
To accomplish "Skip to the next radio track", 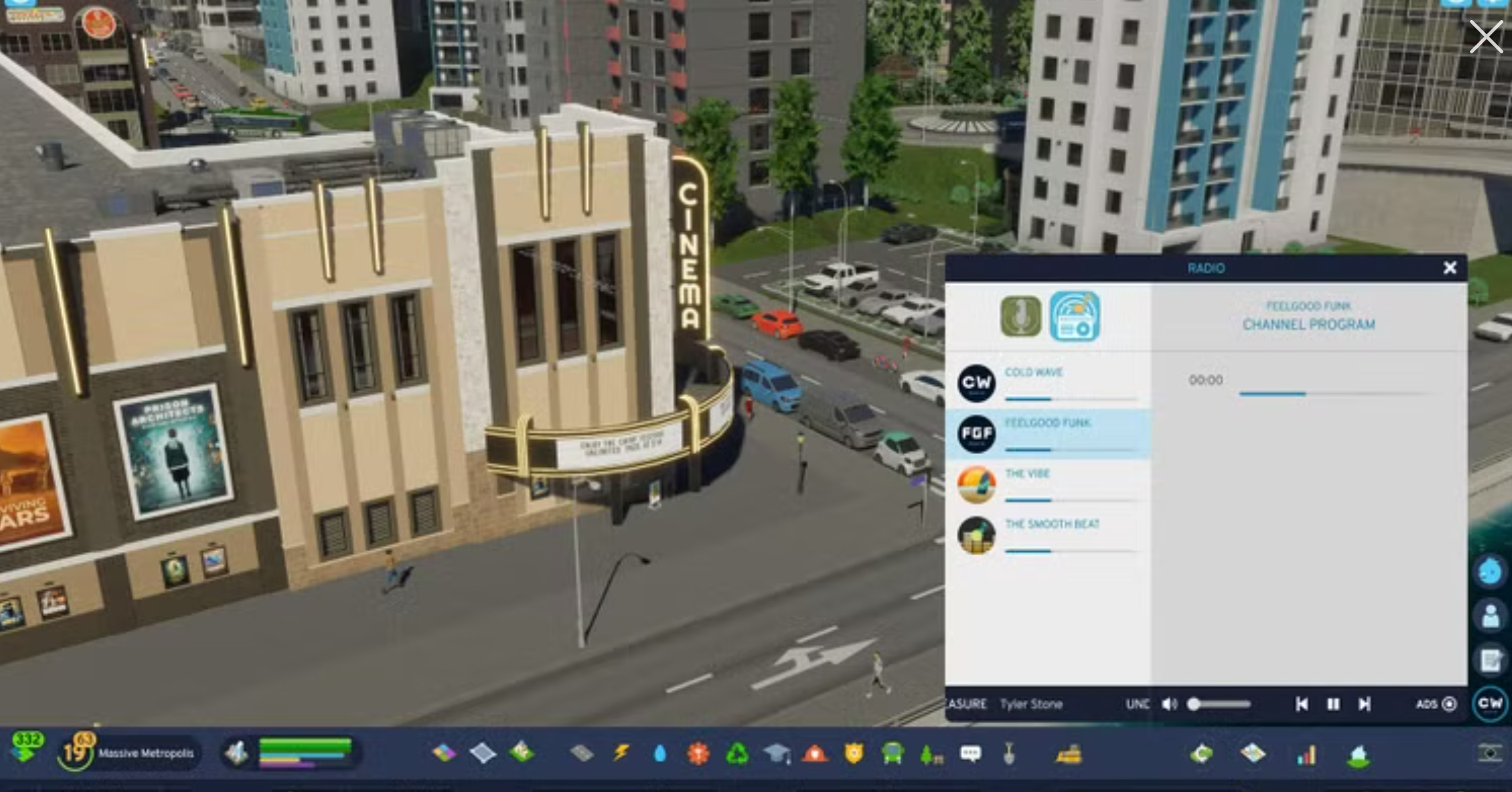I will pos(1365,704).
